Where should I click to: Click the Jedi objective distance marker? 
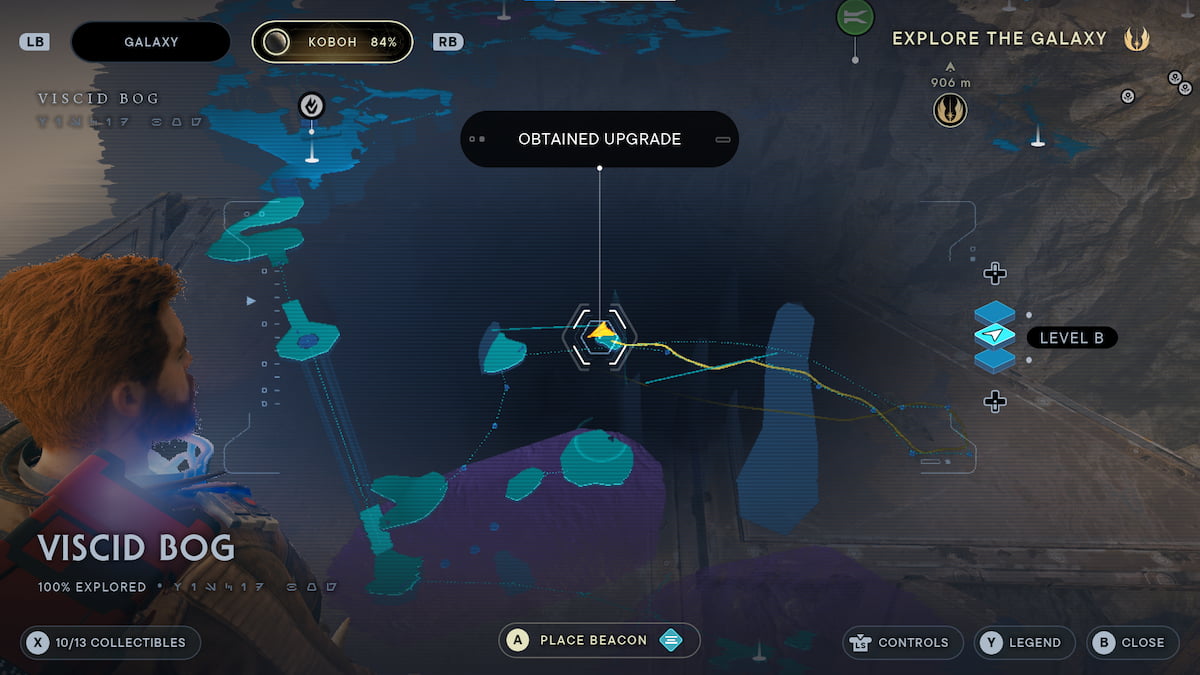(950, 109)
